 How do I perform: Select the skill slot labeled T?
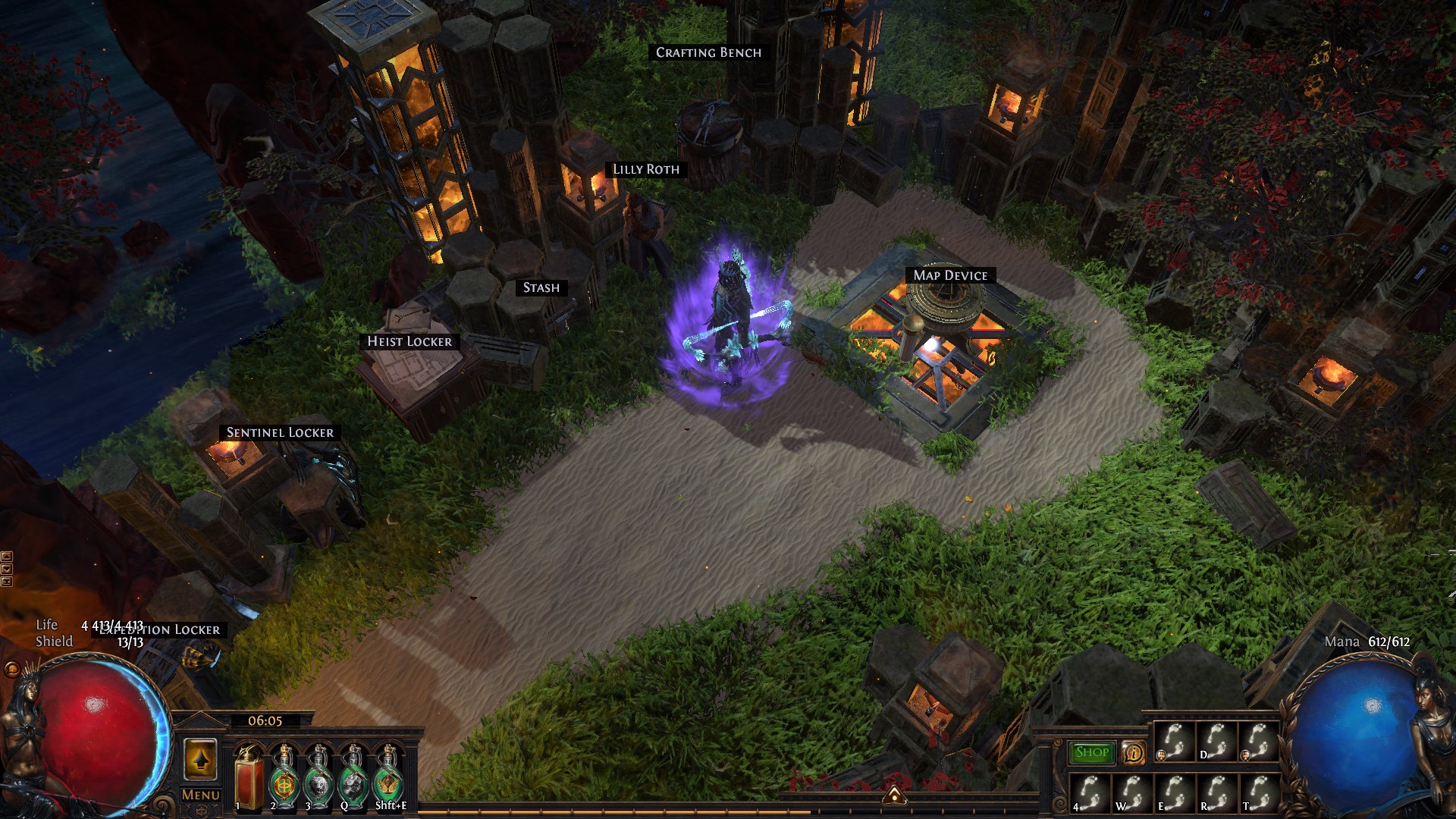click(1257, 792)
